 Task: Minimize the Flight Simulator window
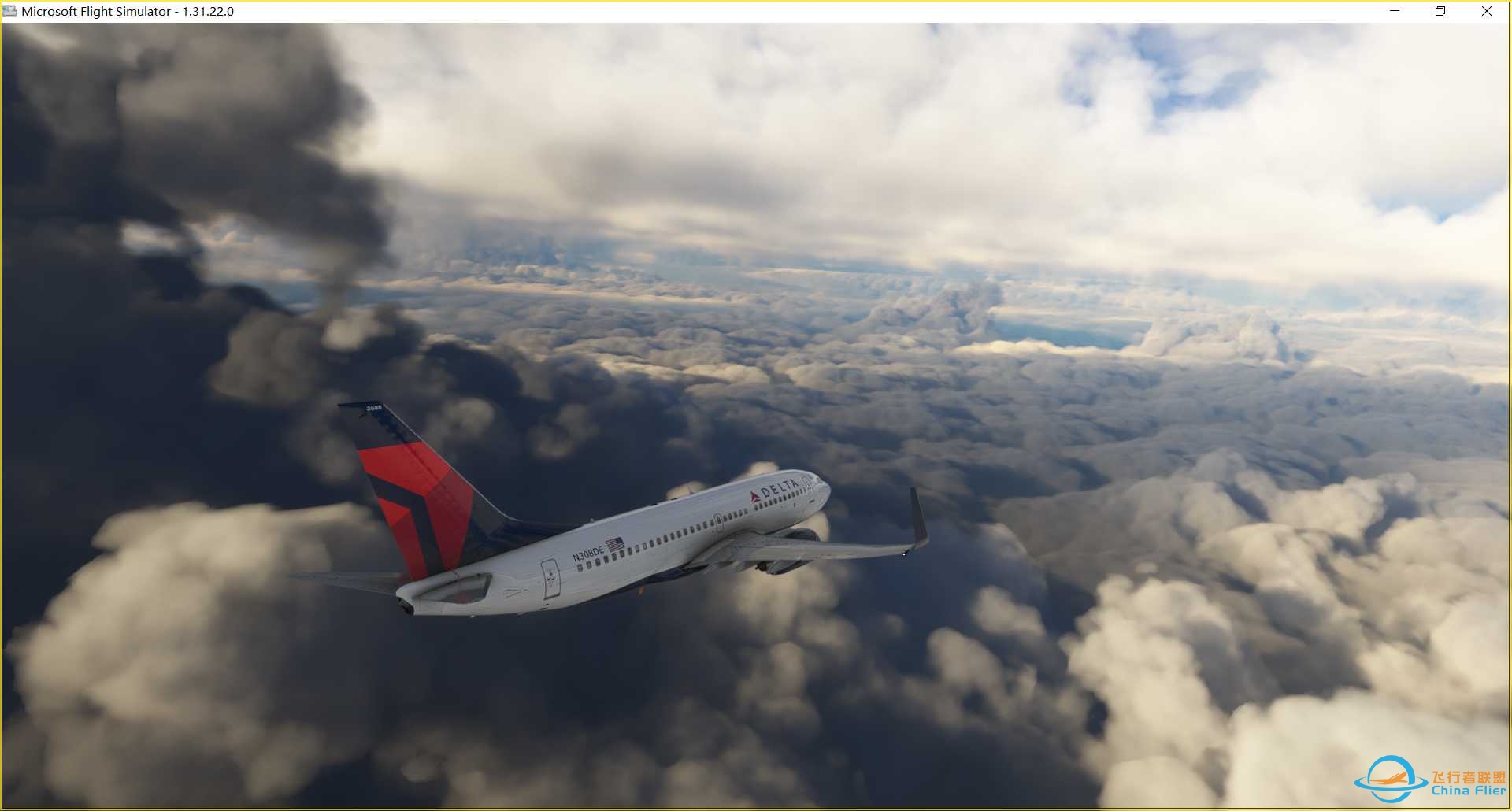(1395, 11)
